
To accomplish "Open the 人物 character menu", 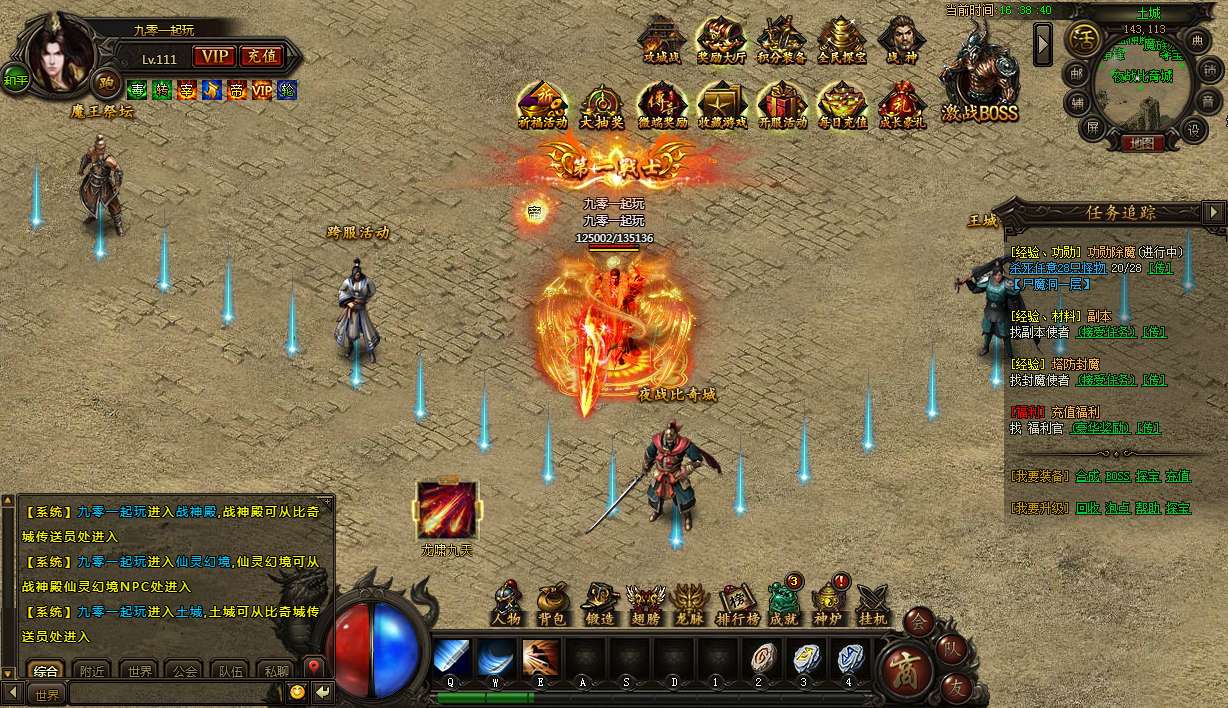I will coord(507,603).
